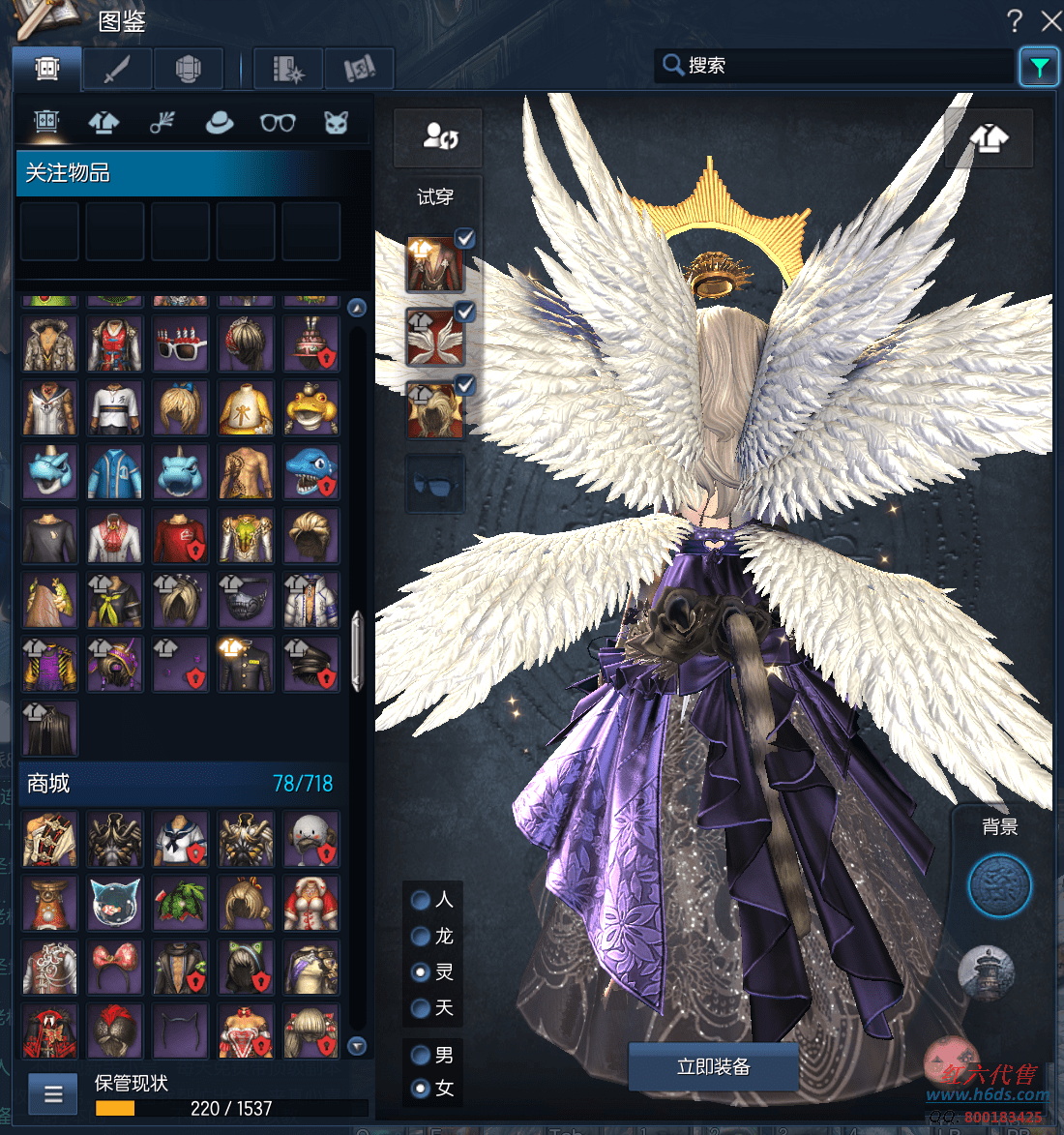The width and height of the screenshot is (1064, 1135).
Task: Switch to the sword weapon tab
Action: coord(117,69)
